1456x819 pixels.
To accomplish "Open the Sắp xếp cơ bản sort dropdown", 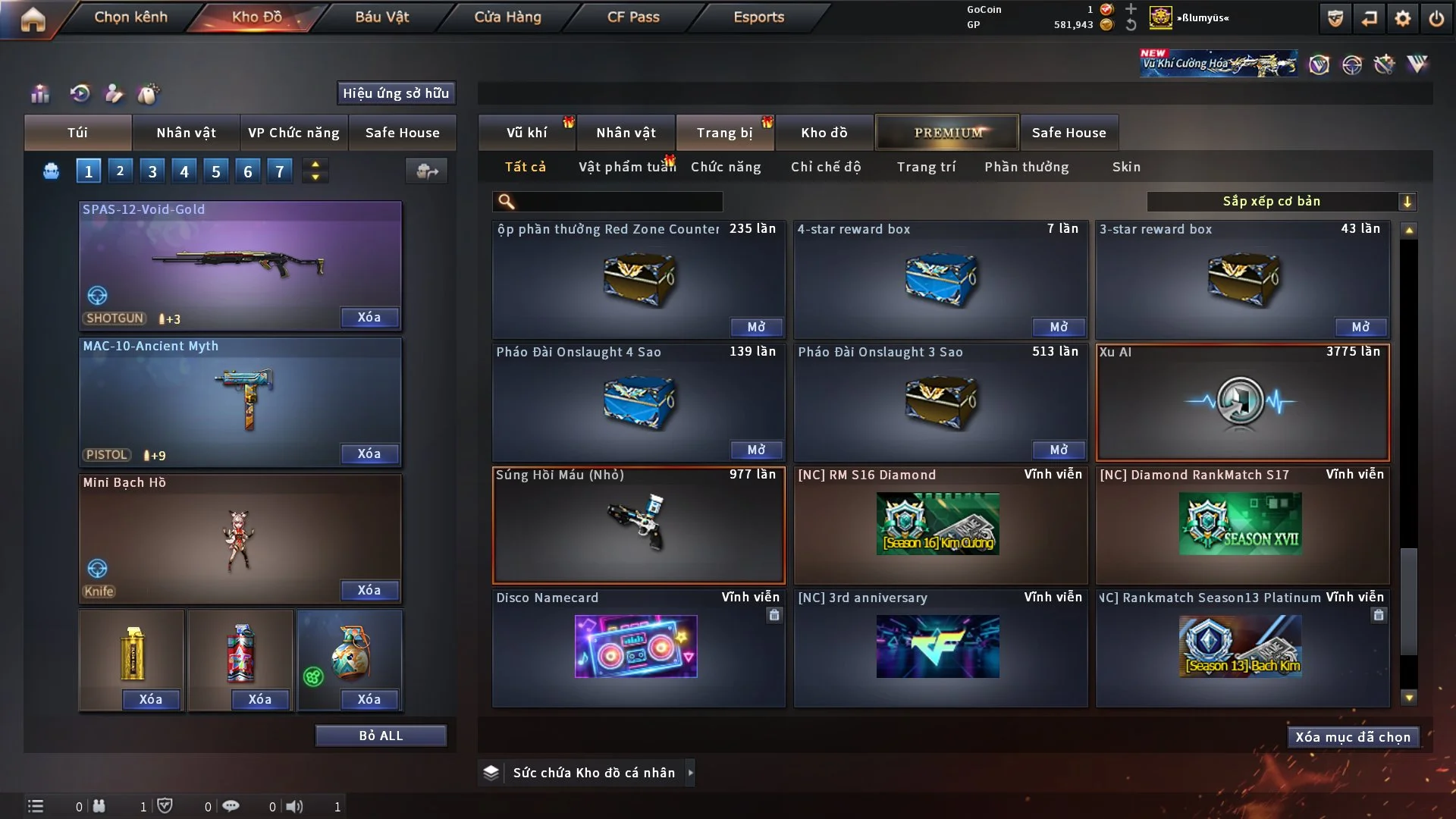I will 1280,201.
